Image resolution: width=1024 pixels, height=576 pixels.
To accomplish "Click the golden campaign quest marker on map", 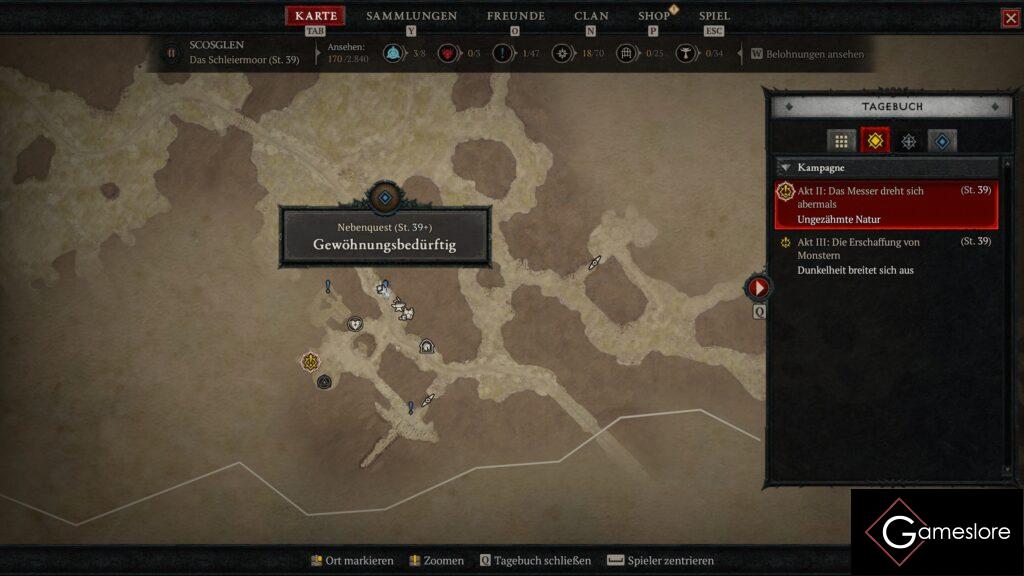I will (311, 361).
